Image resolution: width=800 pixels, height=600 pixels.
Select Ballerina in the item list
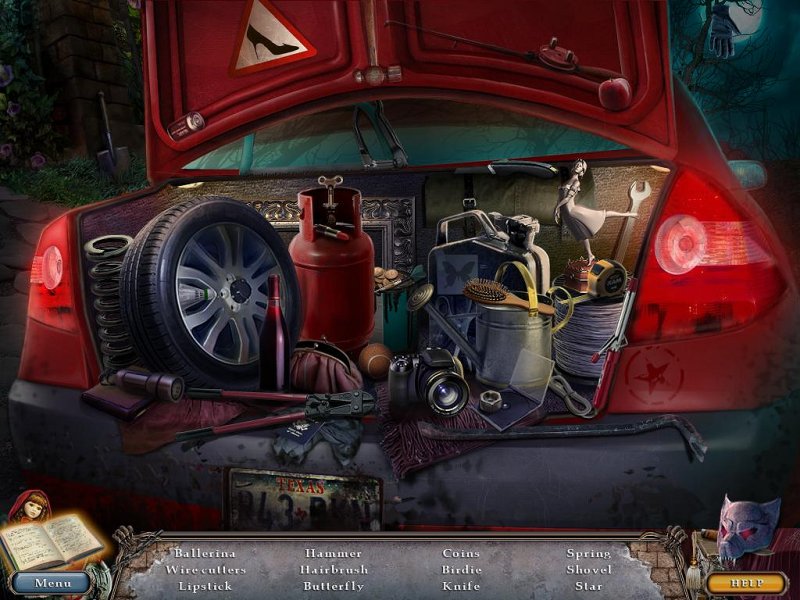pos(205,553)
